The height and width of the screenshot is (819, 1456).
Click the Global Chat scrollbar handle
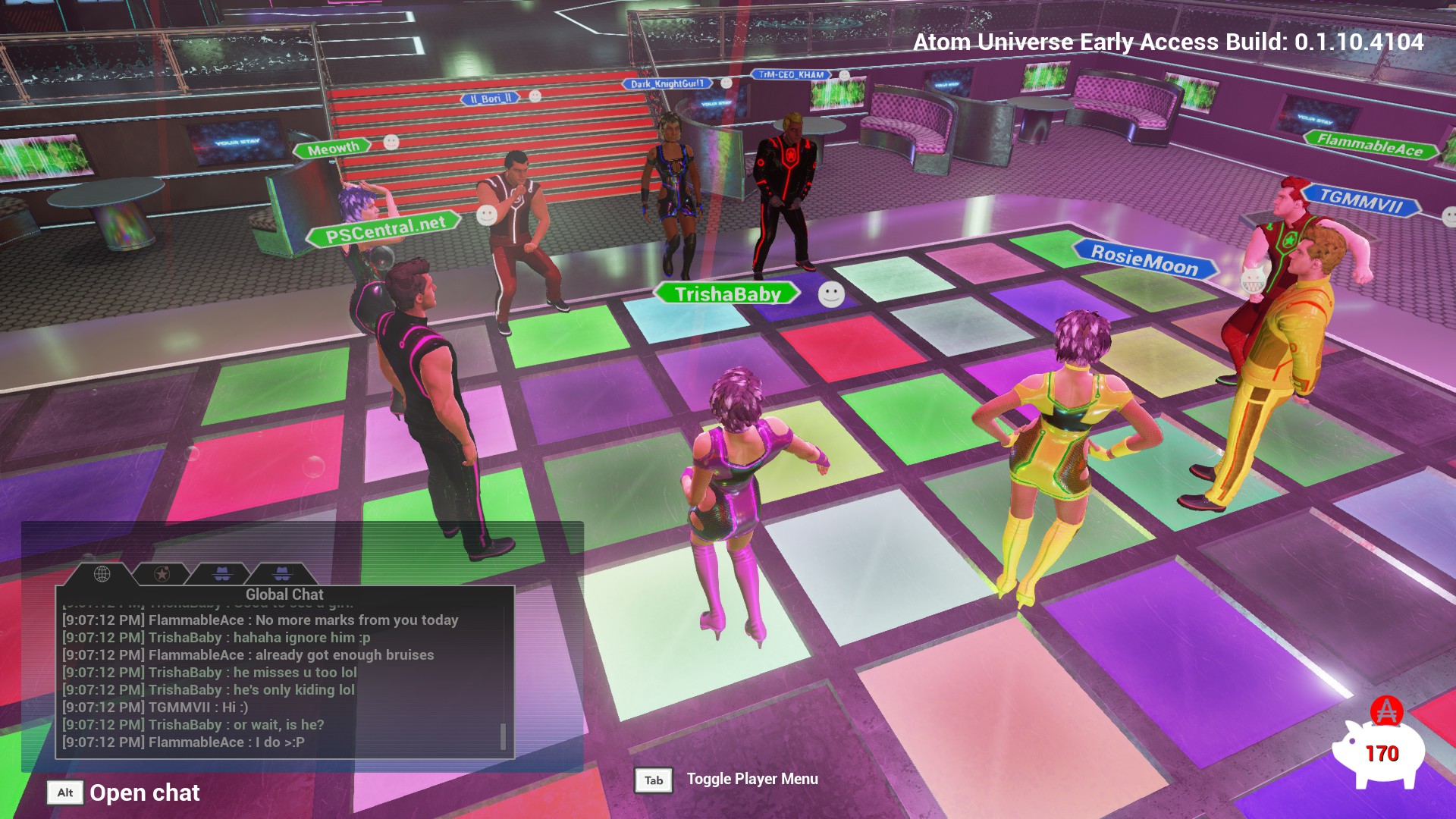click(x=502, y=736)
